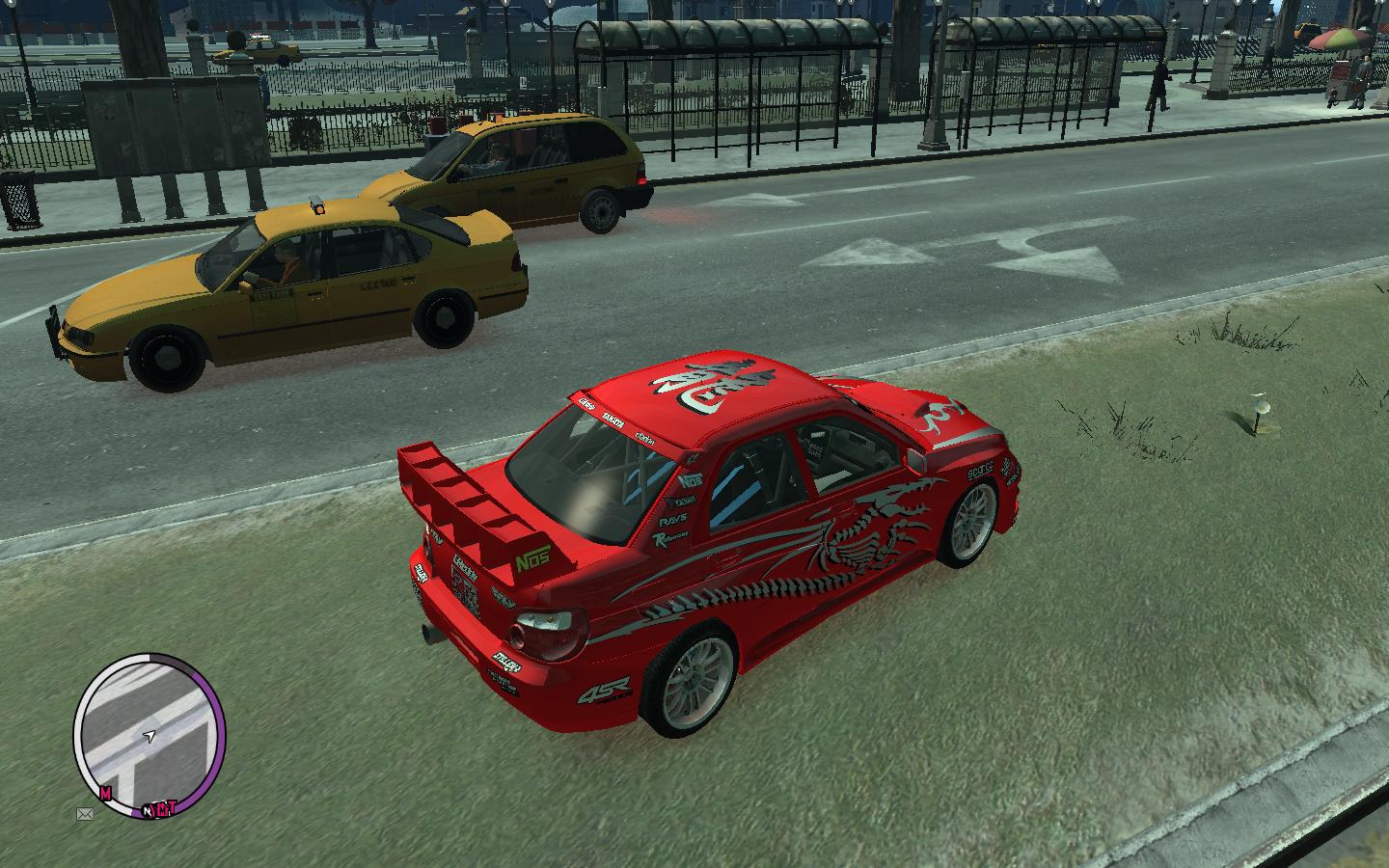Click the white player arrow on the radar
Viewport: 1389px width, 868px height.
pos(149,736)
